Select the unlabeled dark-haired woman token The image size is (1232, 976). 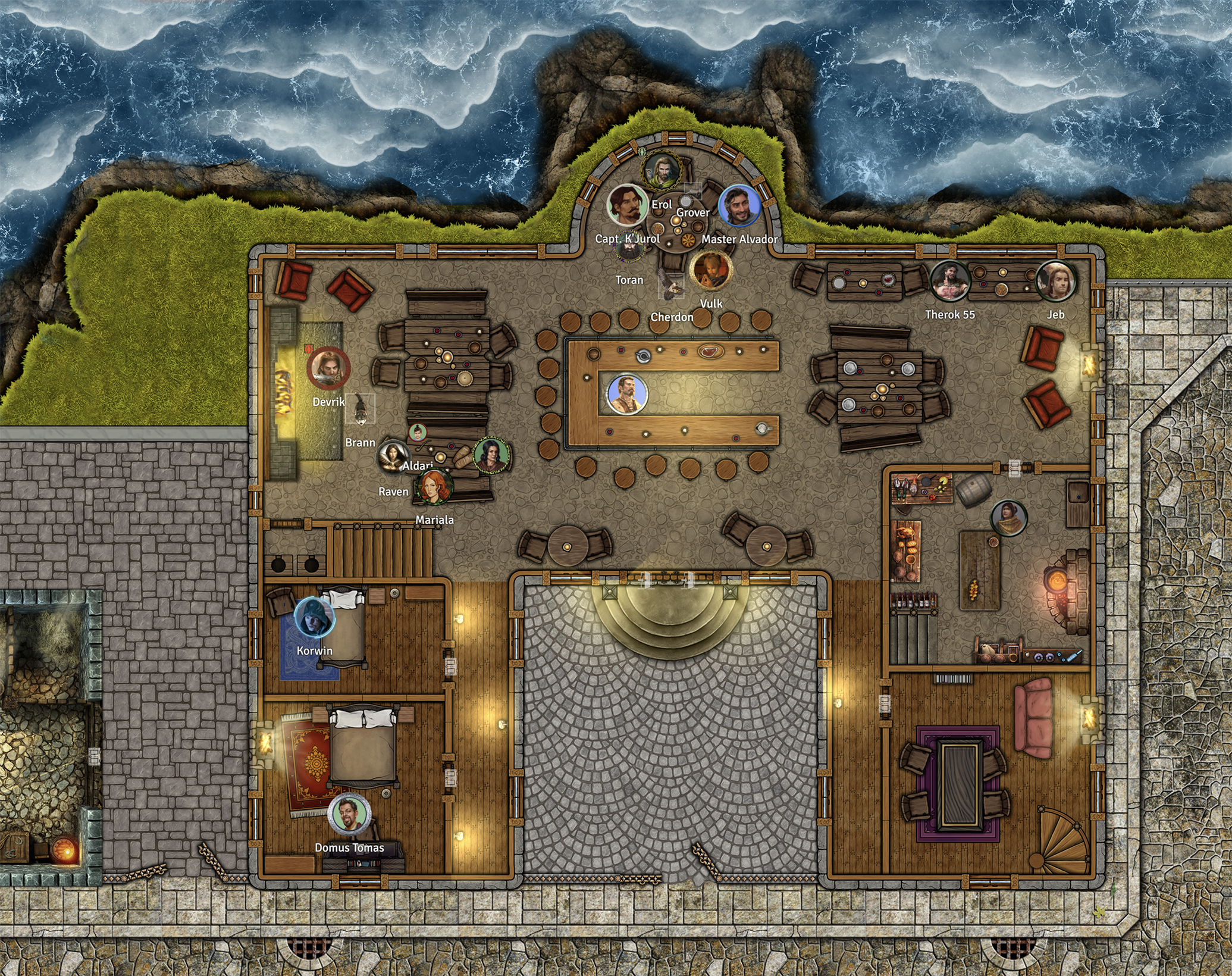coord(491,455)
